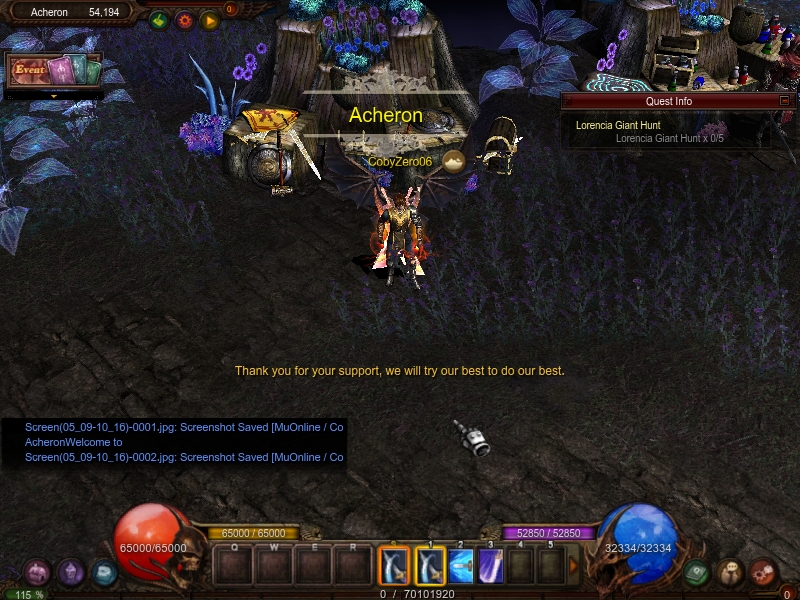The width and height of the screenshot is (800, 600).
Task: Open the red gear settings button
Action: pos(184,19)
